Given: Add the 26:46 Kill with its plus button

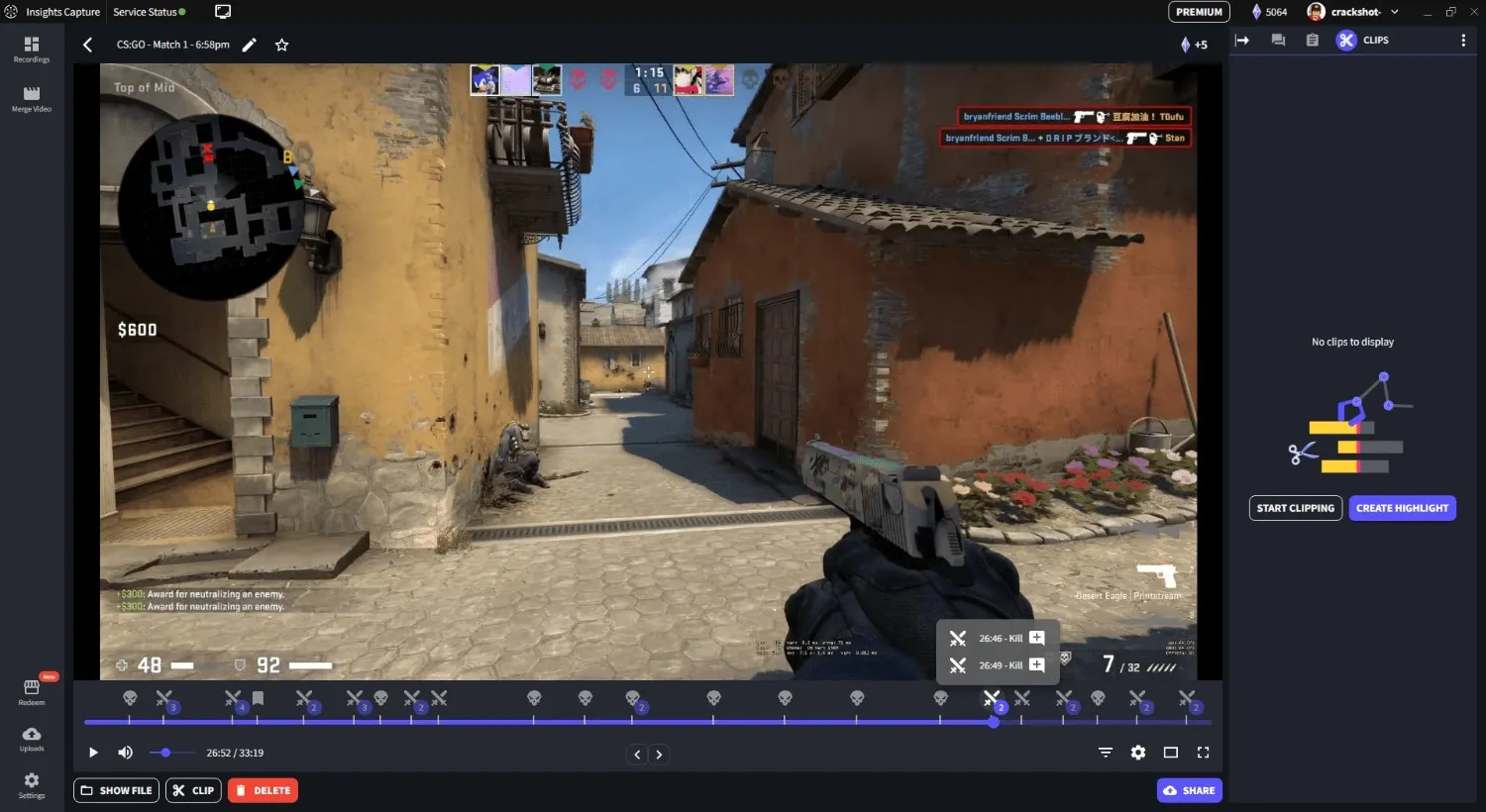Looking at the screenshot, I should point(1036,638).
